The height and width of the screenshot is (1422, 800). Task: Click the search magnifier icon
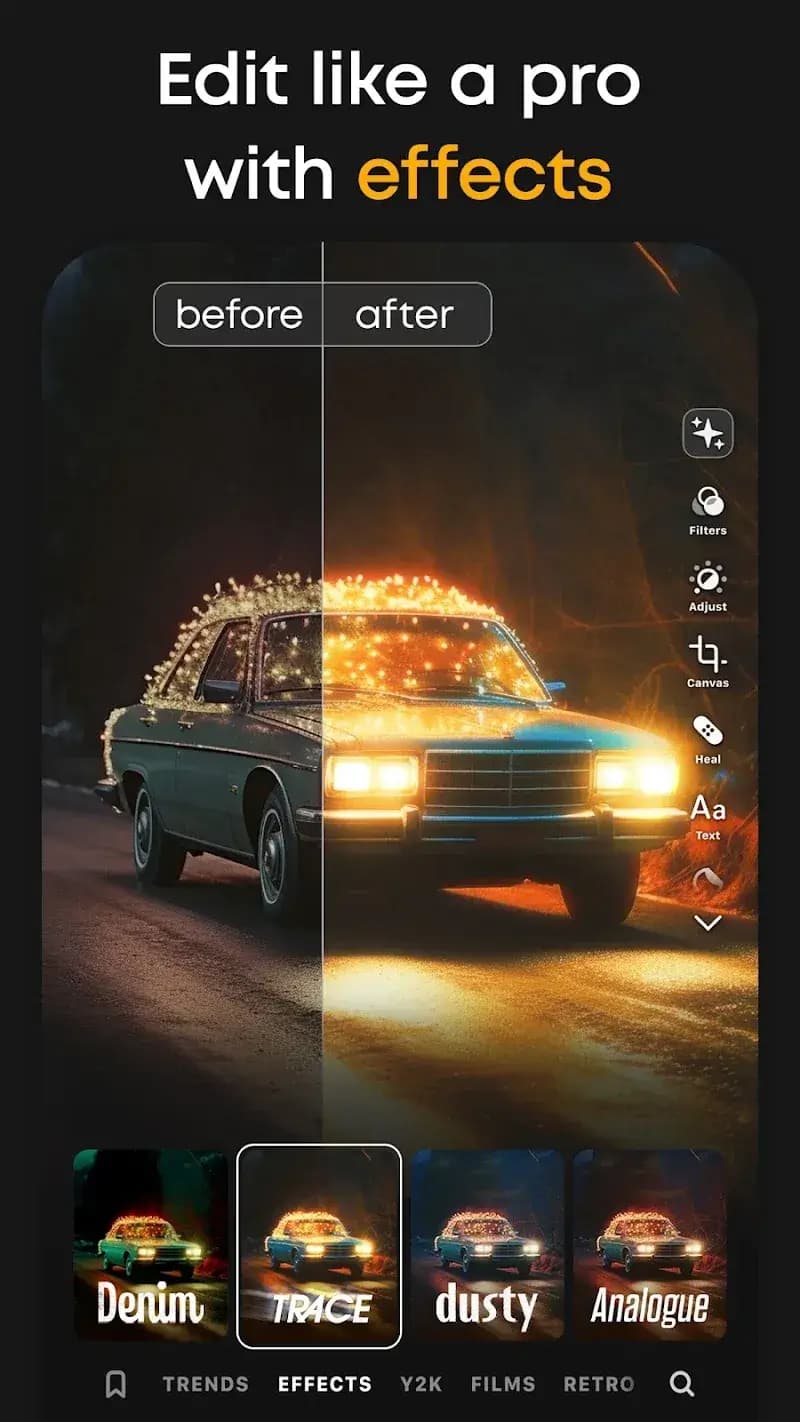coord(682,1384)
